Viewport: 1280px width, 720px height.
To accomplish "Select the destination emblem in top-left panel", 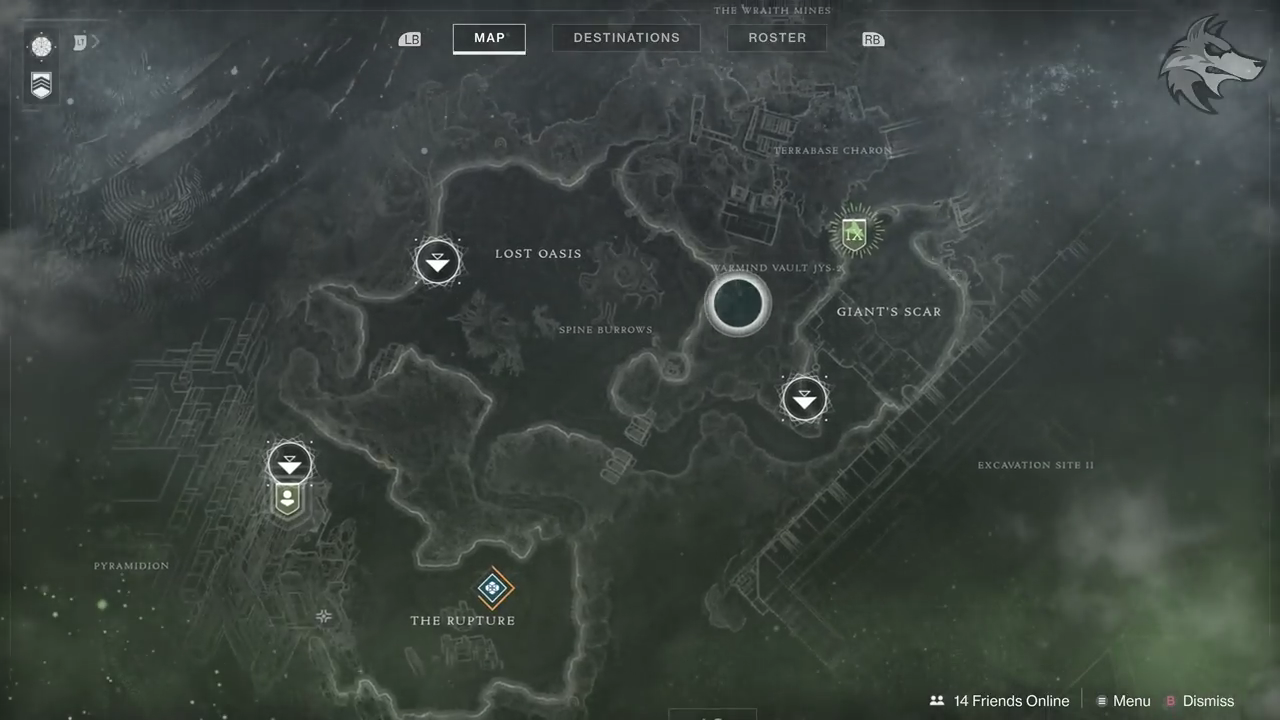I will click(x=41, y=45).
